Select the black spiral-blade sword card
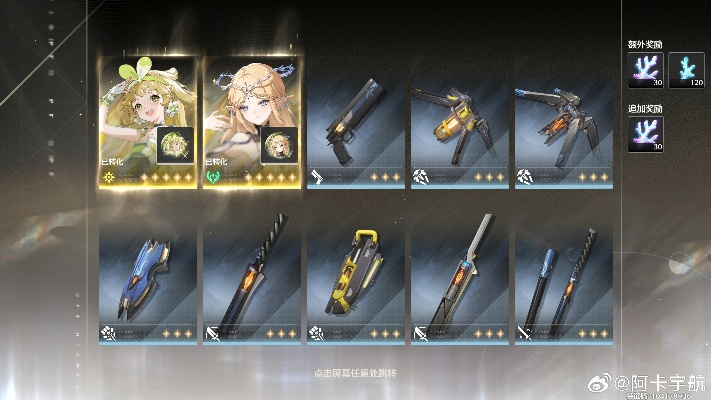Image resolution: width=711 pixels, height=400 pixels. click(251, 280)
